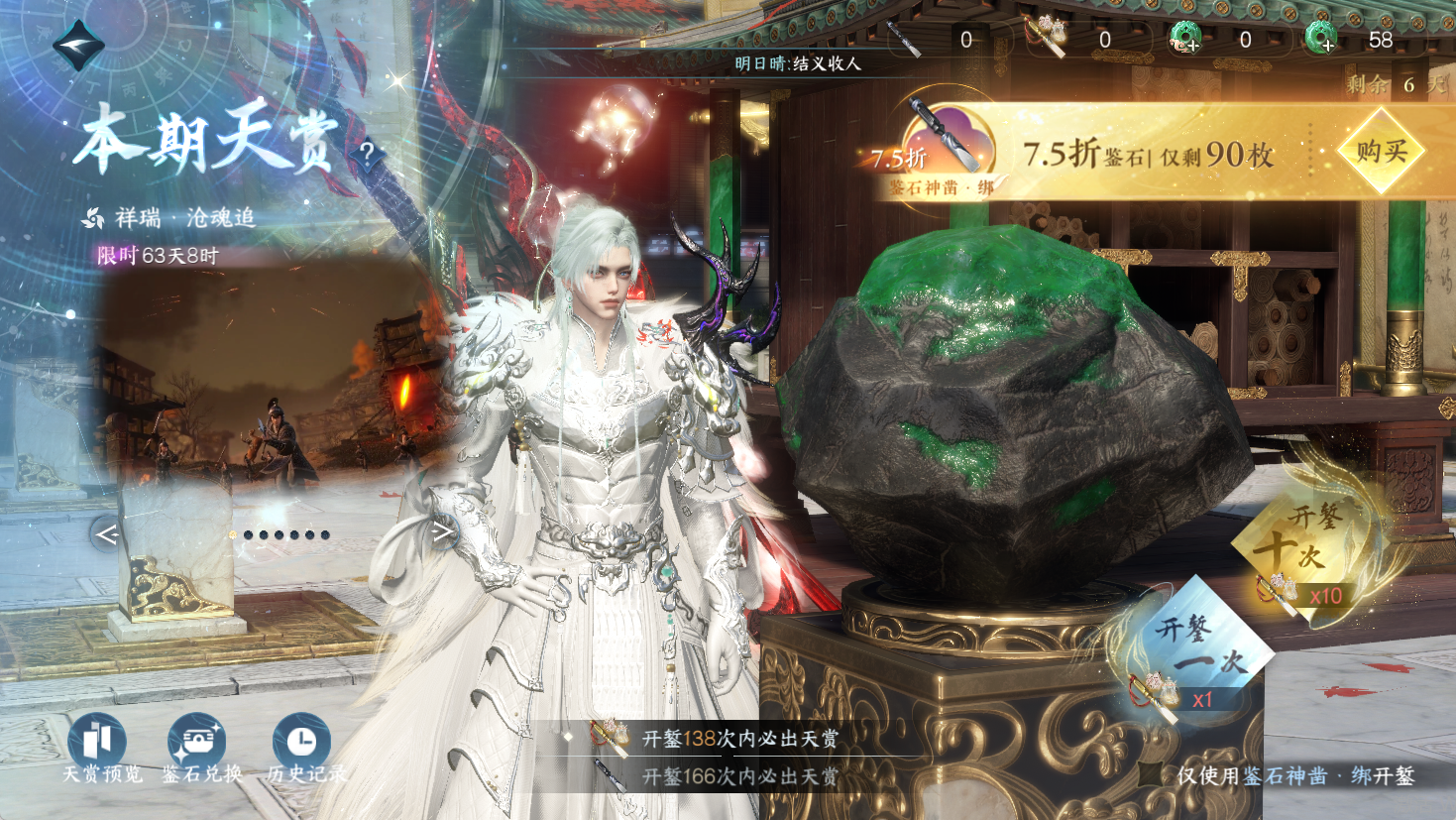Show next preview with right arrow
Image resolution: width=1456 pixels, height=820 pixels.
click(442, 532)
